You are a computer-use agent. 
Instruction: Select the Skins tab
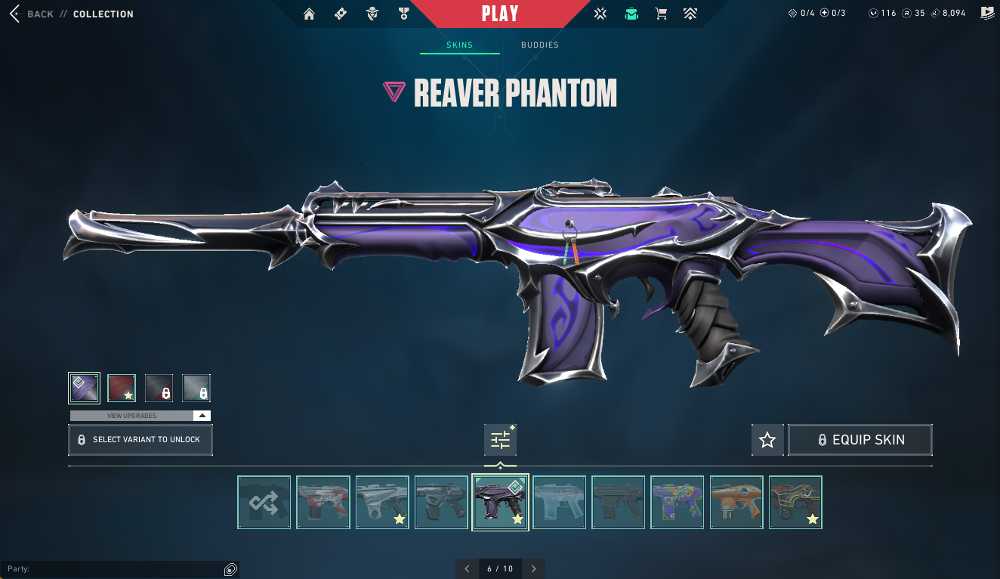[459, 45]
